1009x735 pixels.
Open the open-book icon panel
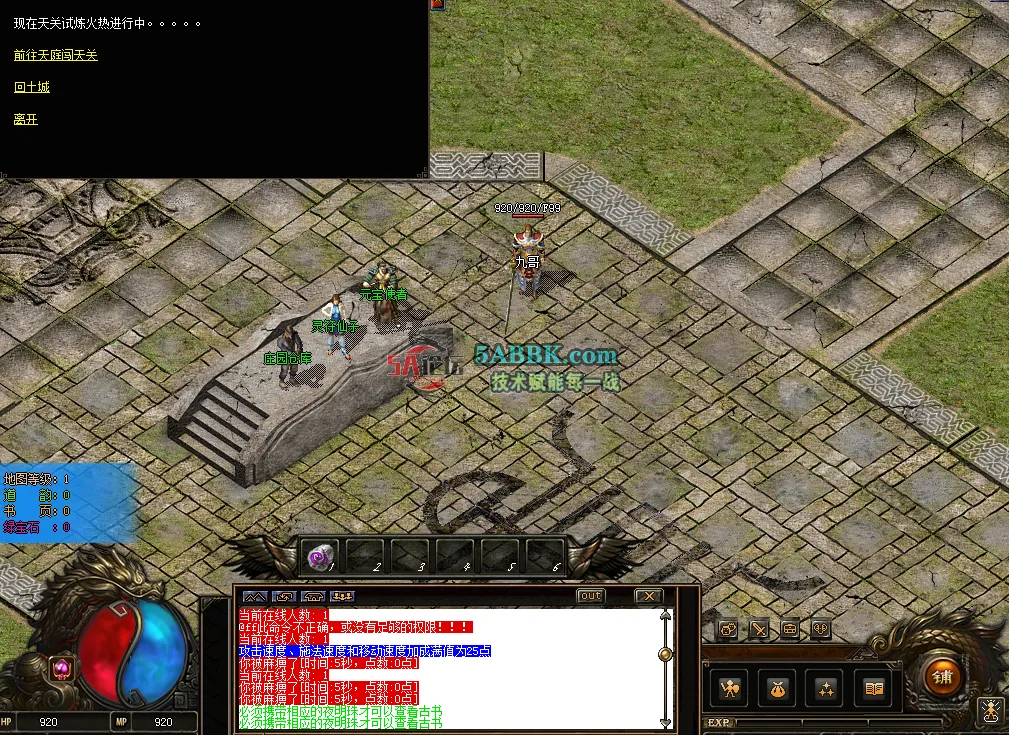click(x=875, y=689)
